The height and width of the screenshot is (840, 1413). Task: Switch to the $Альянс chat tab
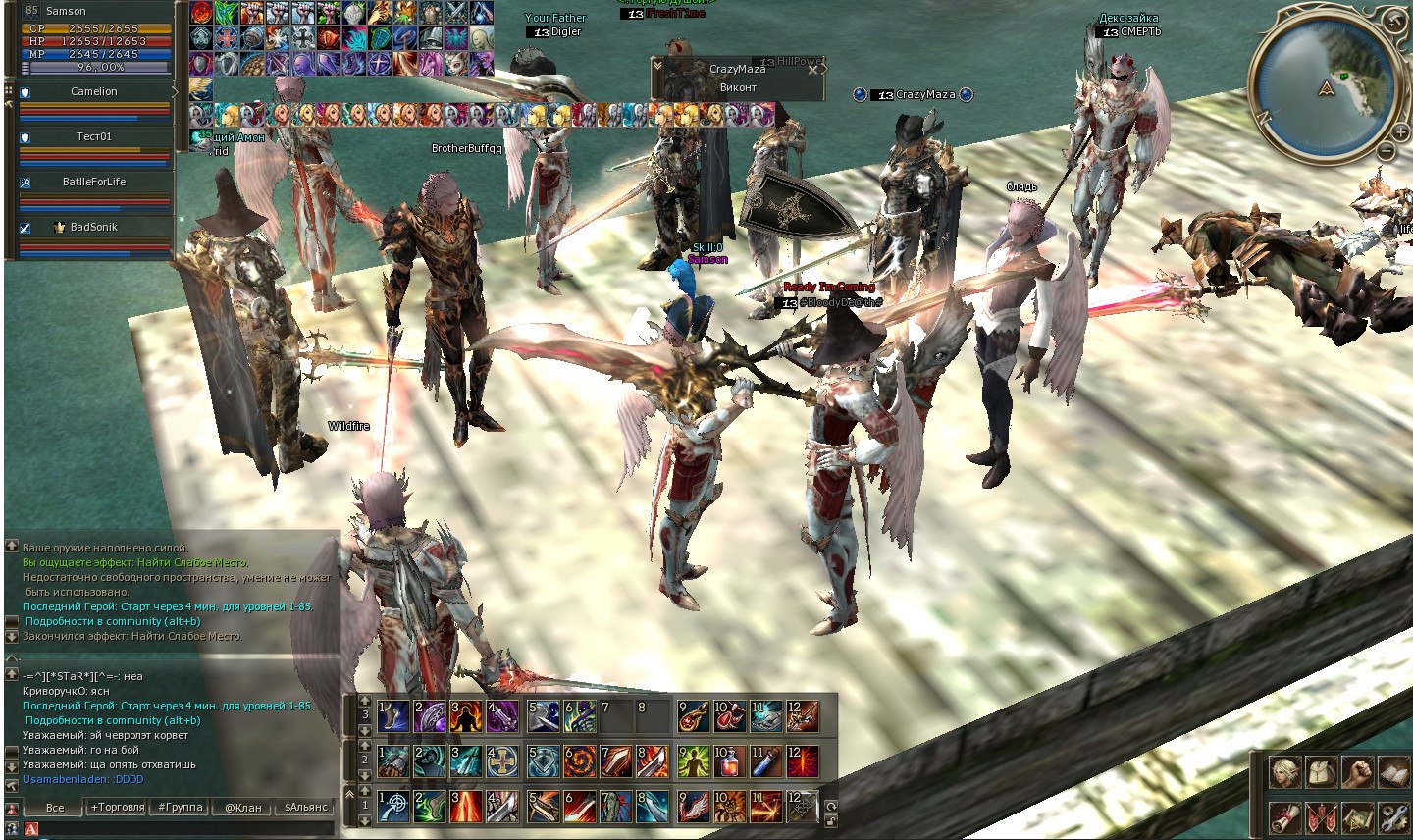click(x=305, y=808)
